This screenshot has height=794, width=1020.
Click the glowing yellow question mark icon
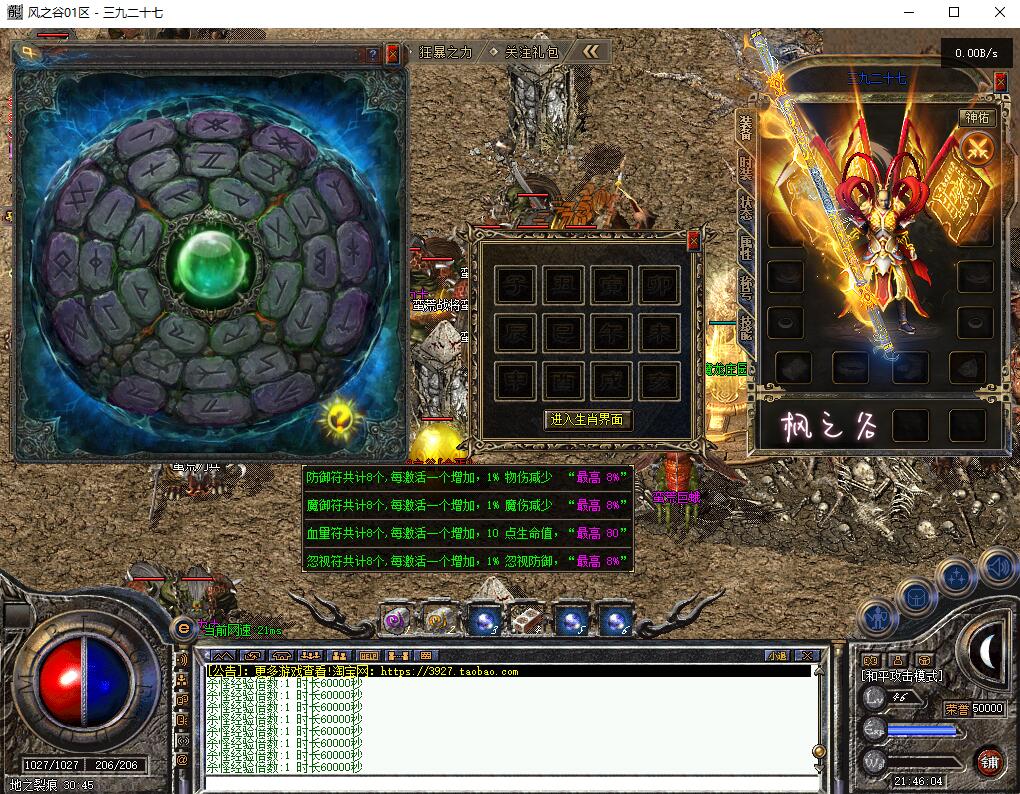pos(340,415)
